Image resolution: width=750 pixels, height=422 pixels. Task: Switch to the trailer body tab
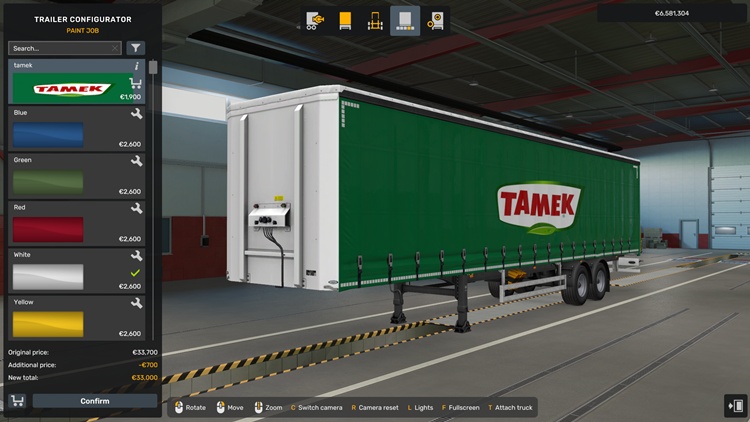click(x=345, y=20)
